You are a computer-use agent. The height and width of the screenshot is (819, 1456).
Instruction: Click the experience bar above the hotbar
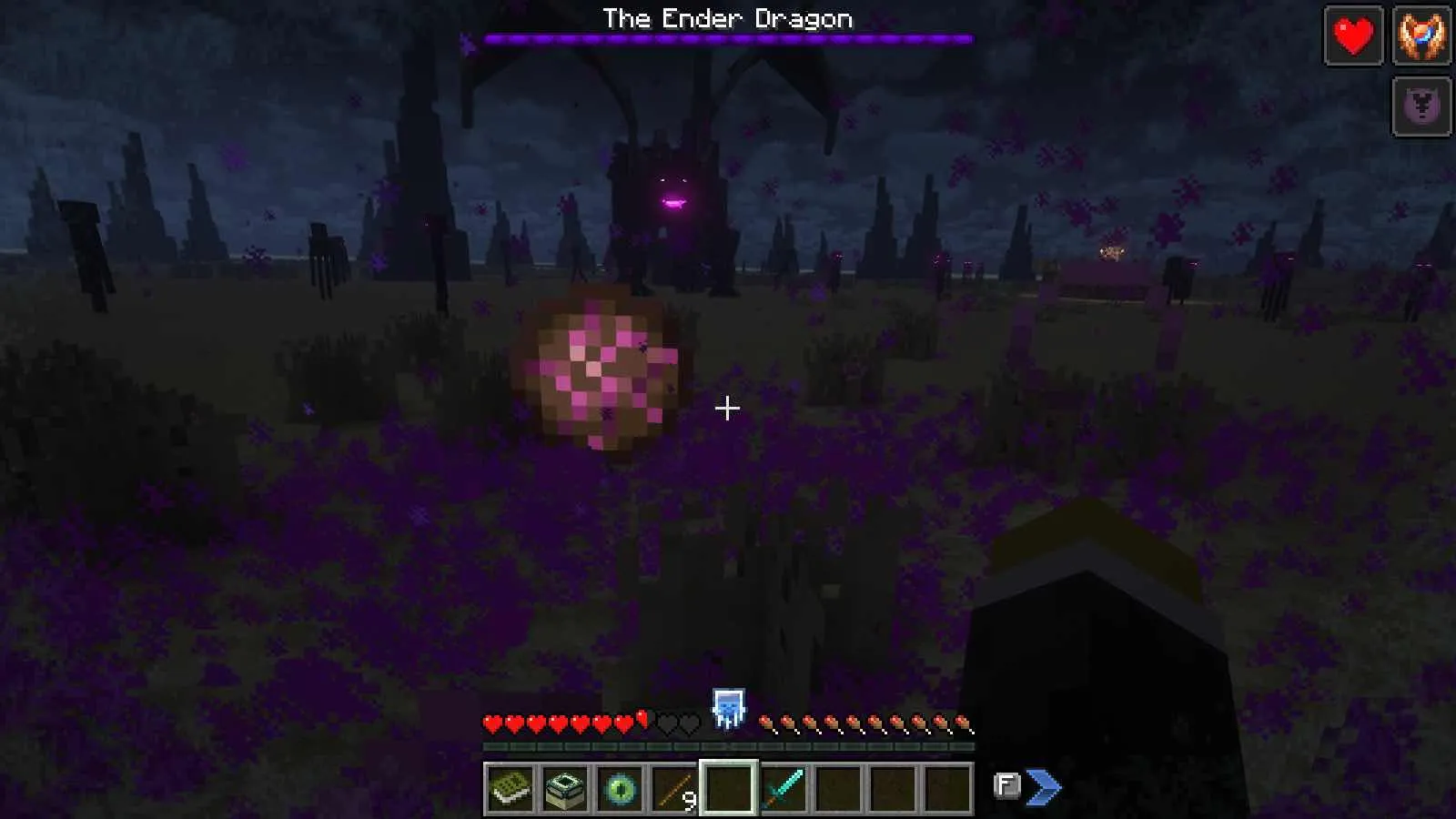pos(728,748)
